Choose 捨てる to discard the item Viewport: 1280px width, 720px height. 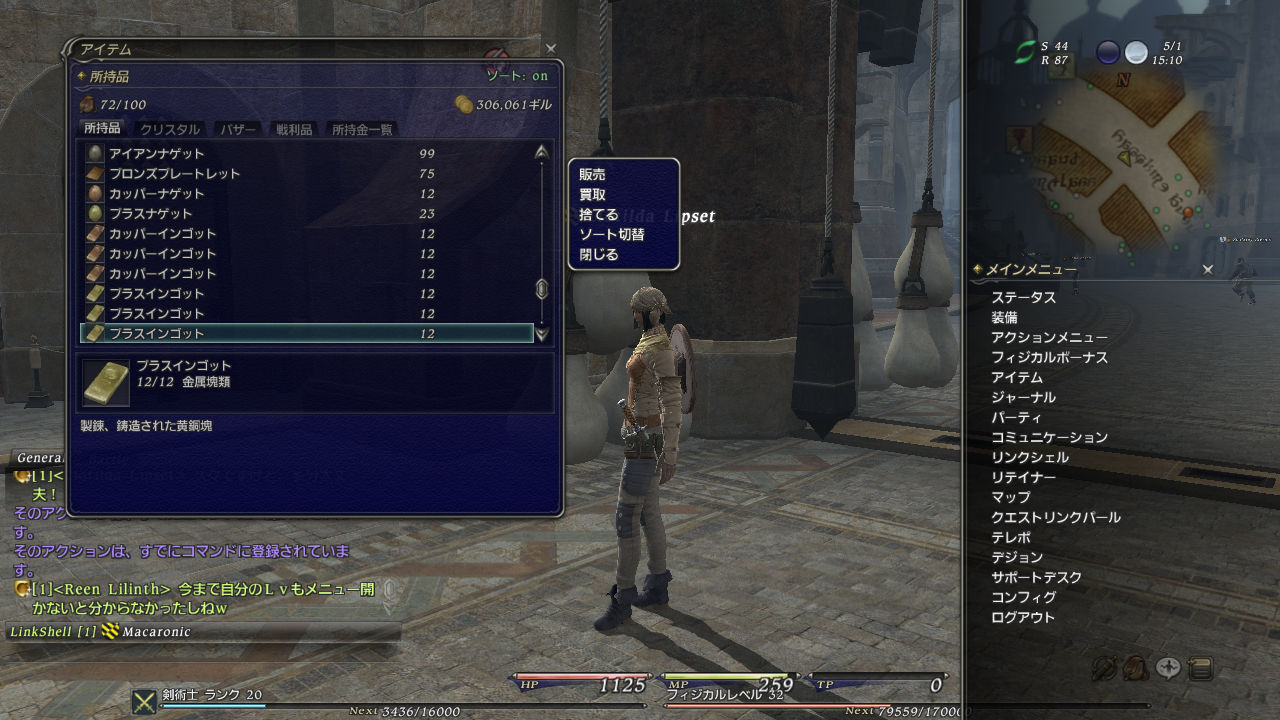coord(599,215)
